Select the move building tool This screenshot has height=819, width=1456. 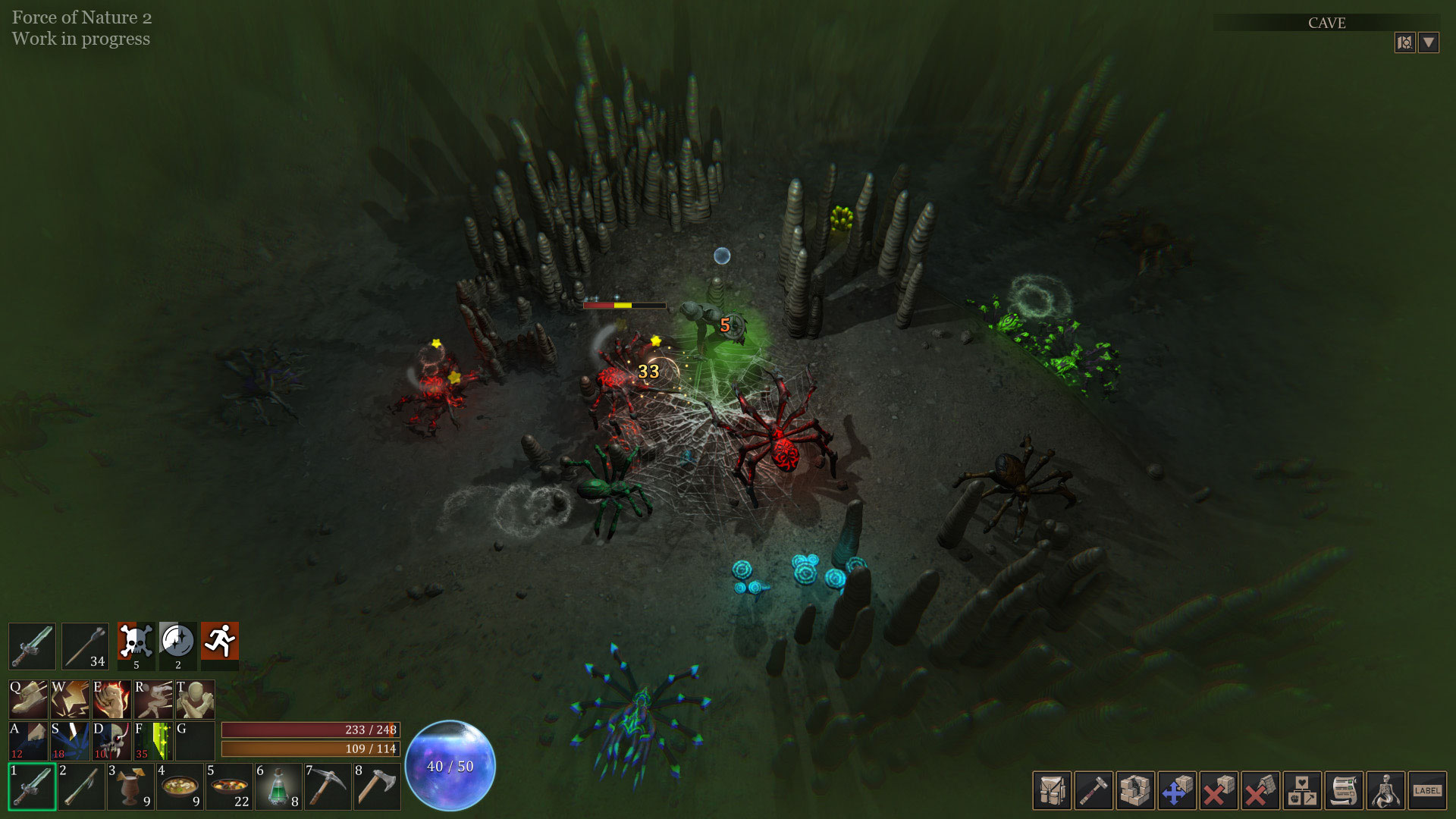pyautogui.click(x=1177, y=792)
